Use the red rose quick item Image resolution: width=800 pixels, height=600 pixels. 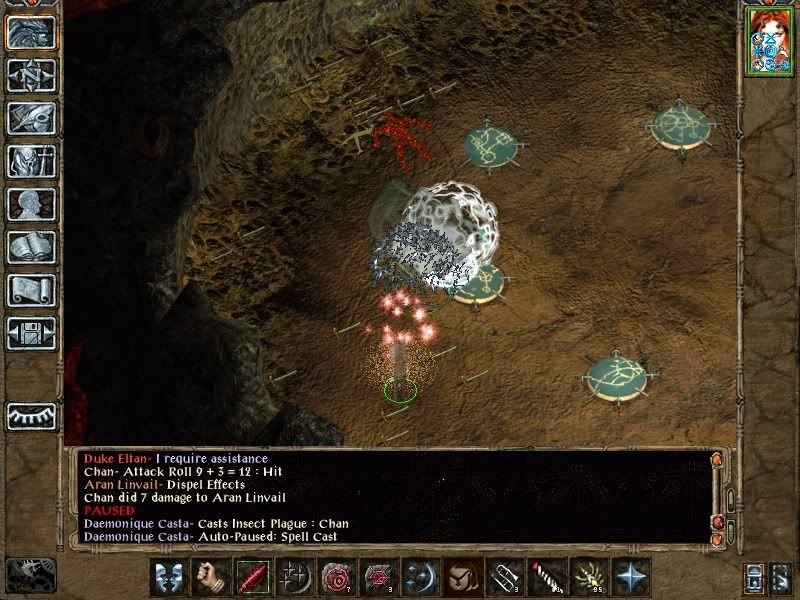click(x=335, y=577)
